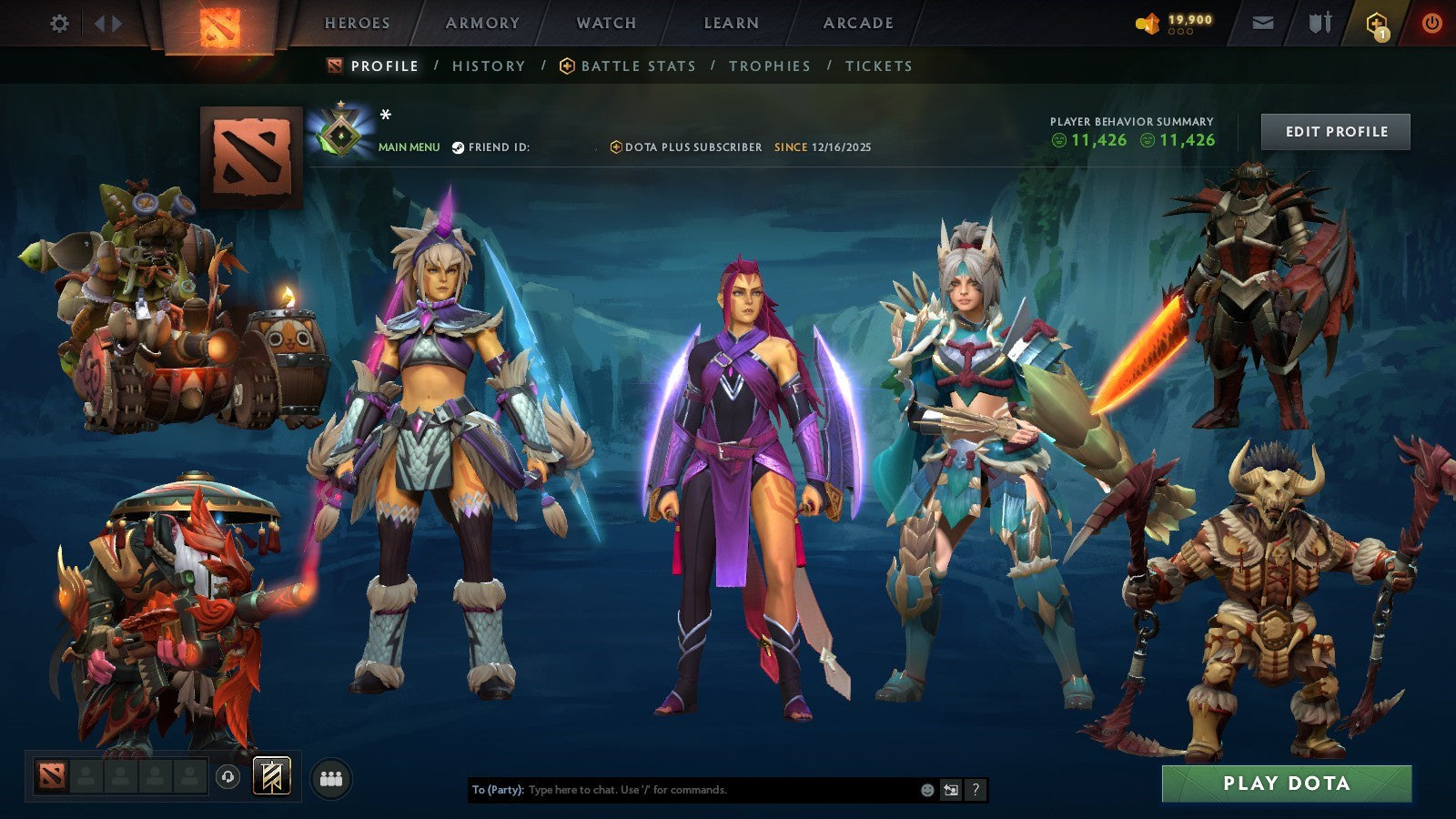Toggle the chat wheel icon beside the emoticon
Image resolution: width=1456 pixels, height=819 pixels.
coord(952,789)
